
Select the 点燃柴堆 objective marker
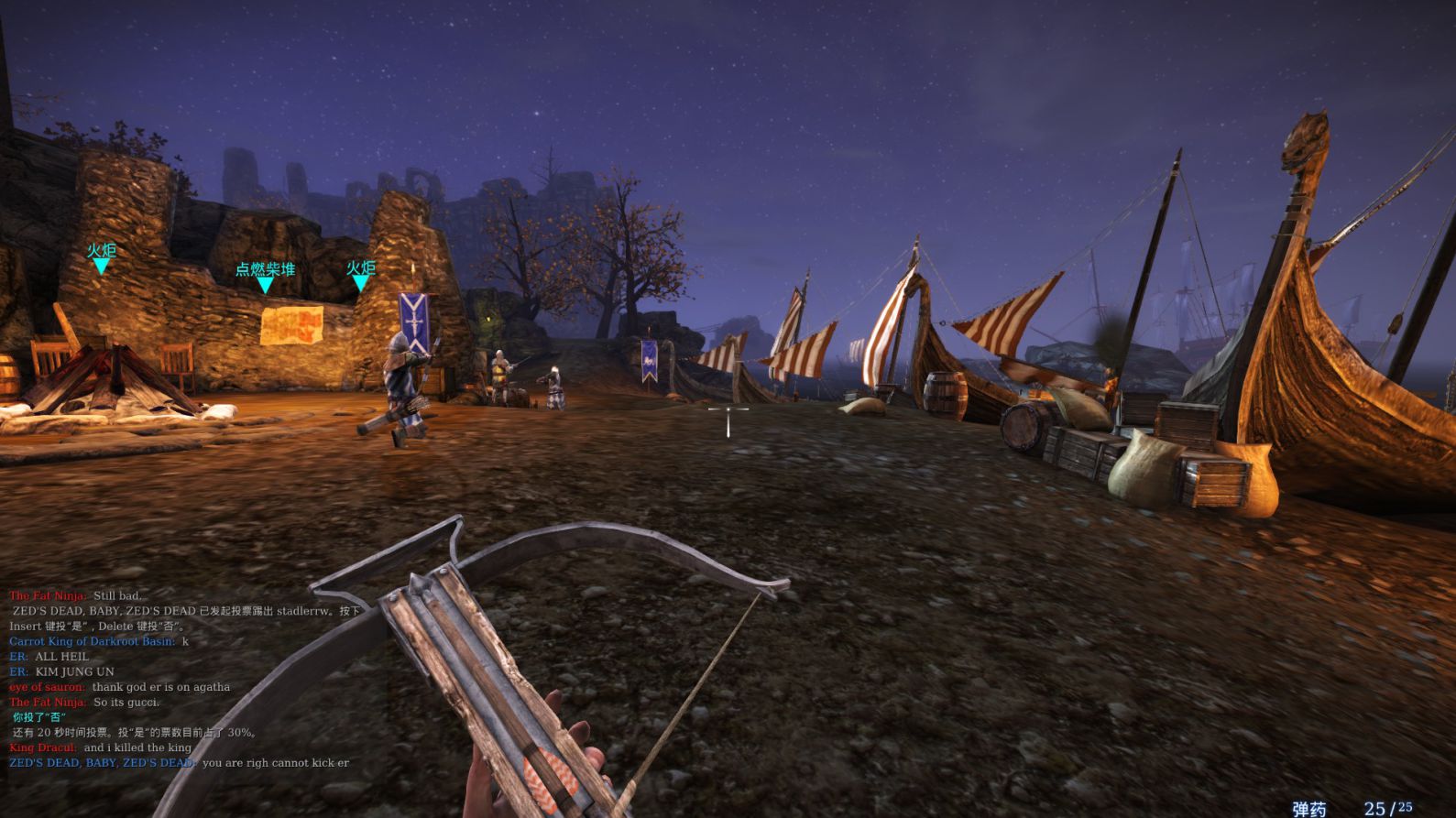point(265,277)
